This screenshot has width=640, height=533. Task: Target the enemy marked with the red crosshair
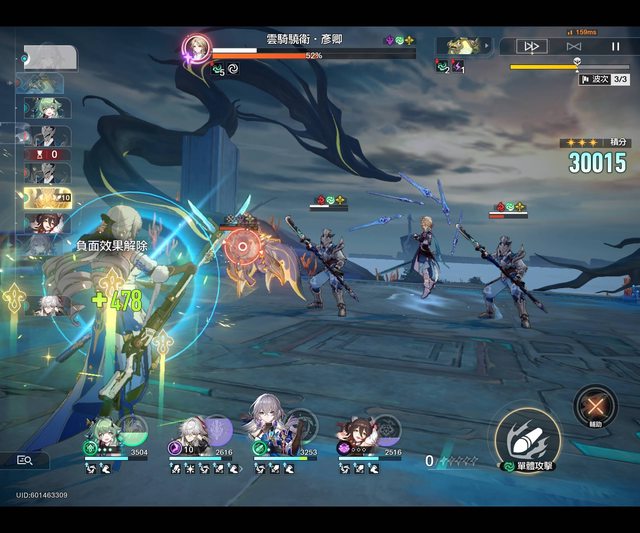[x=241, y=245]
